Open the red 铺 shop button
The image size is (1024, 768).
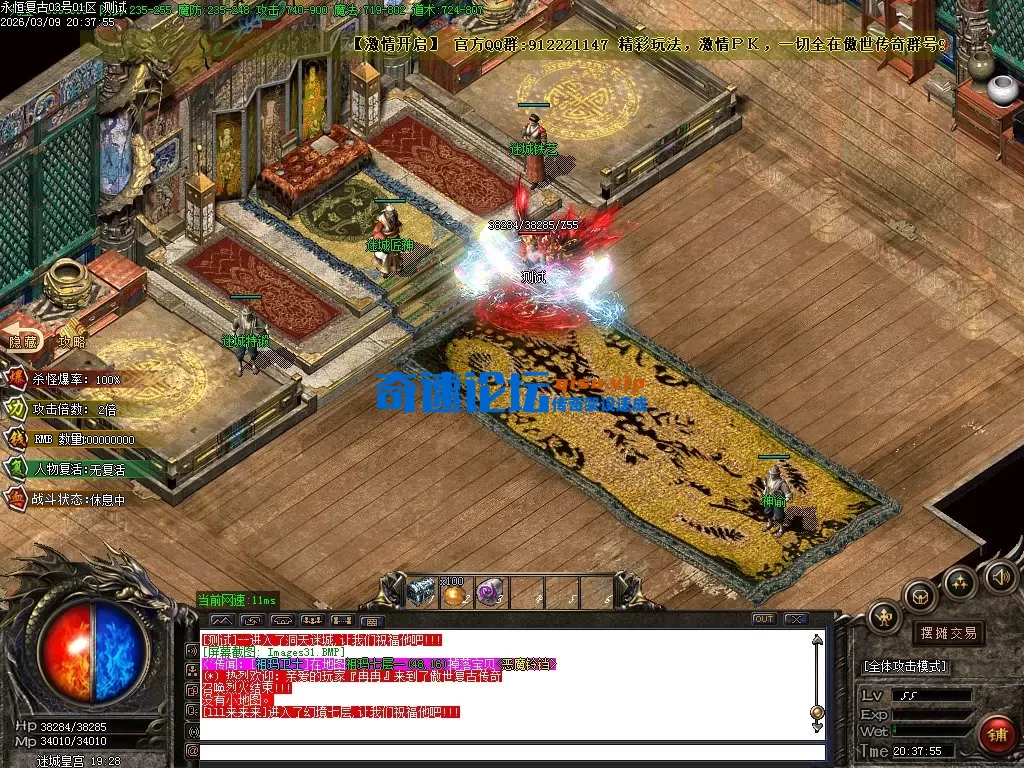point(996,735)
